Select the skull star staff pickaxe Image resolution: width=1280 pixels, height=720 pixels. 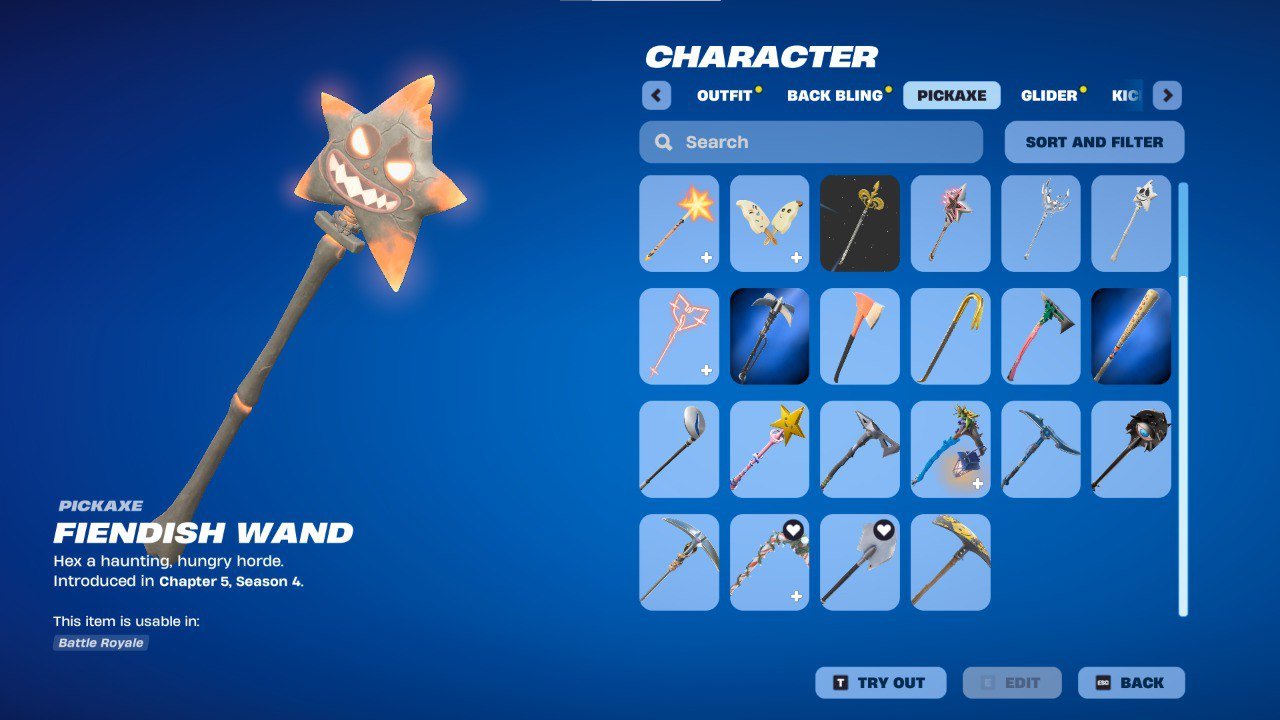1130,223
